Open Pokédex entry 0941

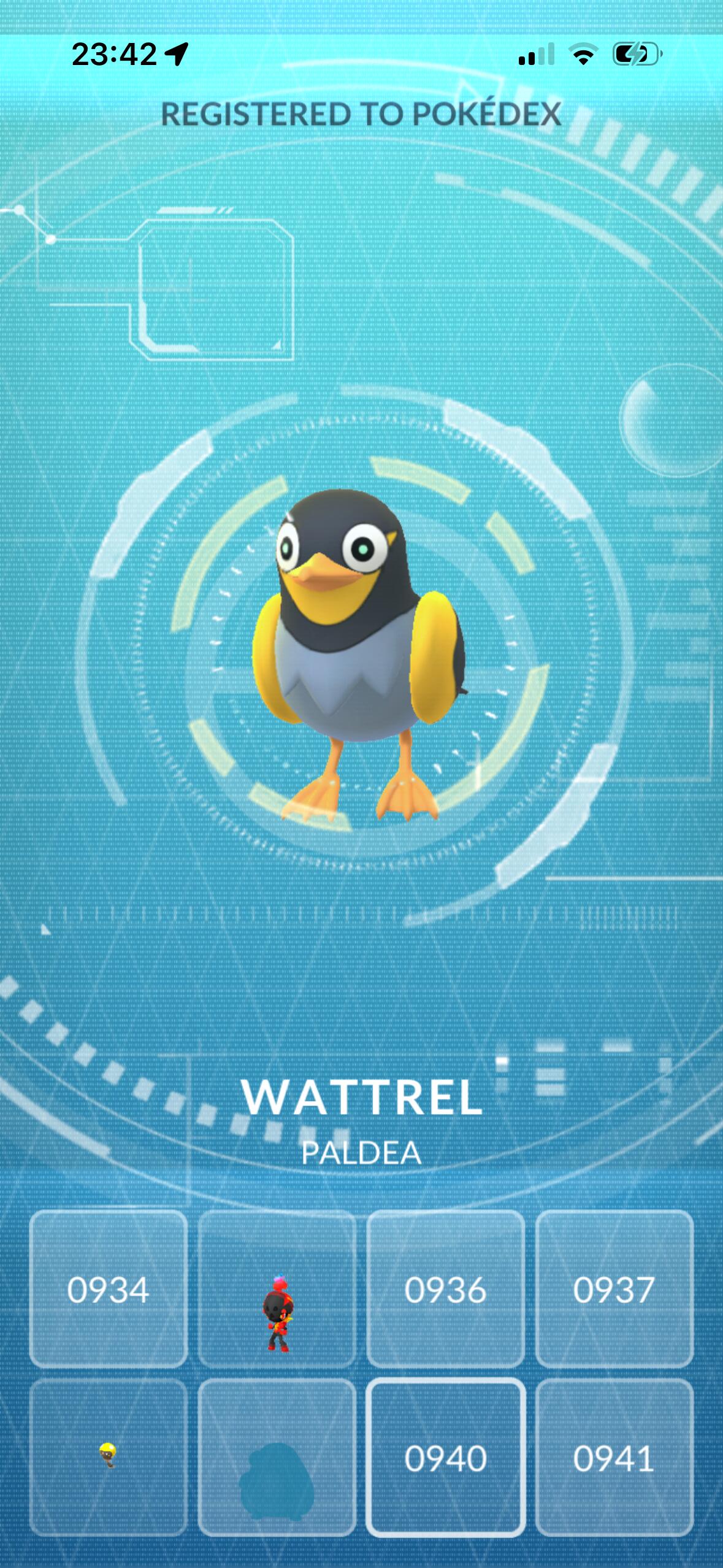pyautogui.click(x=614, y=1457)
